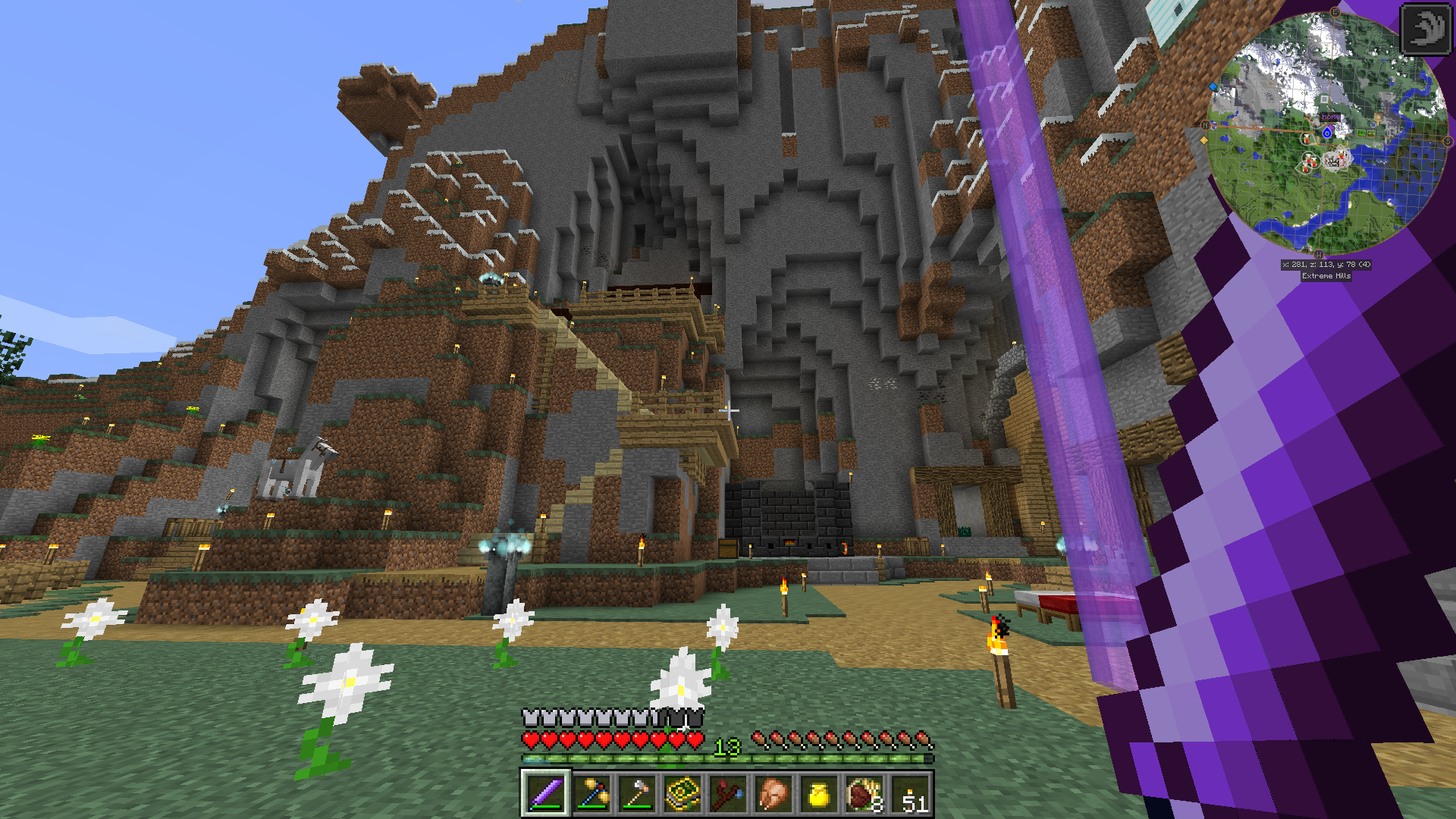Select the meat dish stack of 8
1456x819 pixels.
864,794
